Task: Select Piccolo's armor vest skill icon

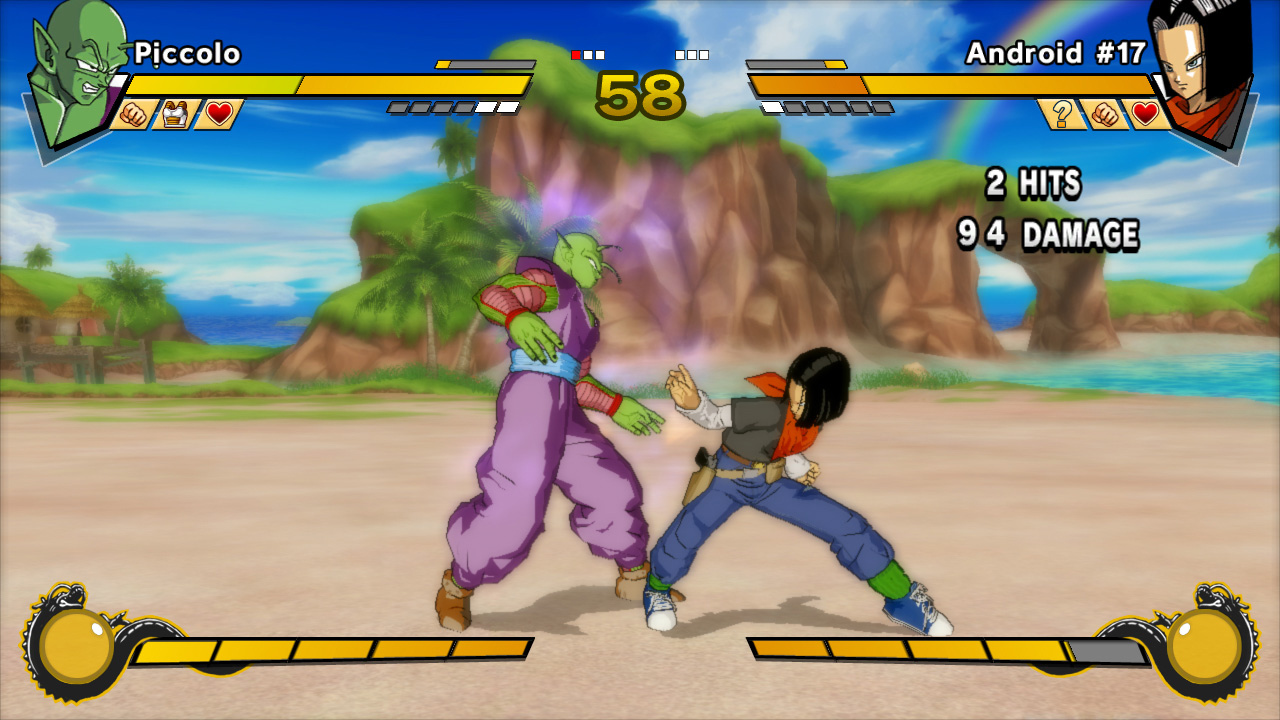Action: tap(176, 115)
